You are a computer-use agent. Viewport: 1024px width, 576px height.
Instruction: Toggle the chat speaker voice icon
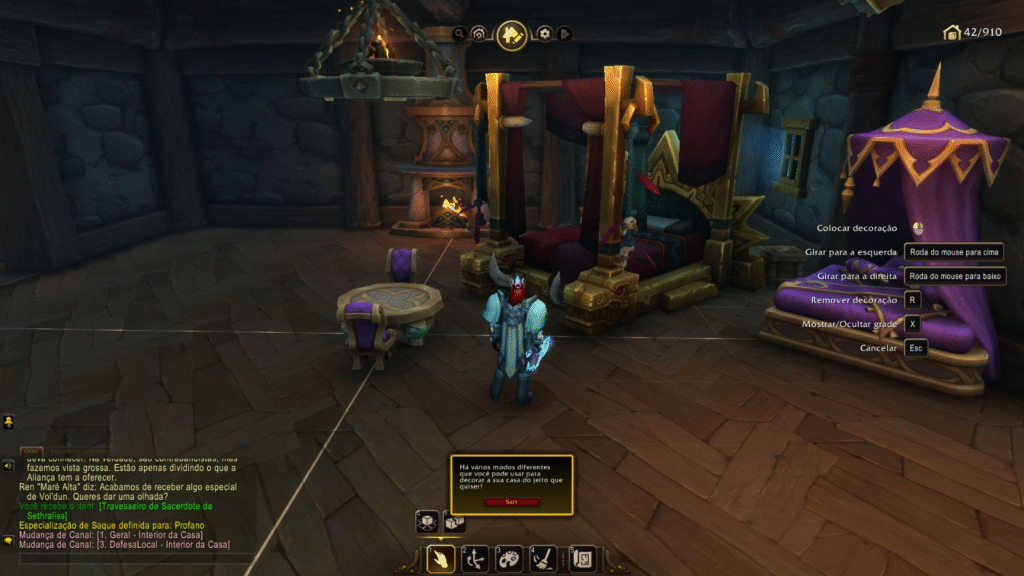point(8,465)
